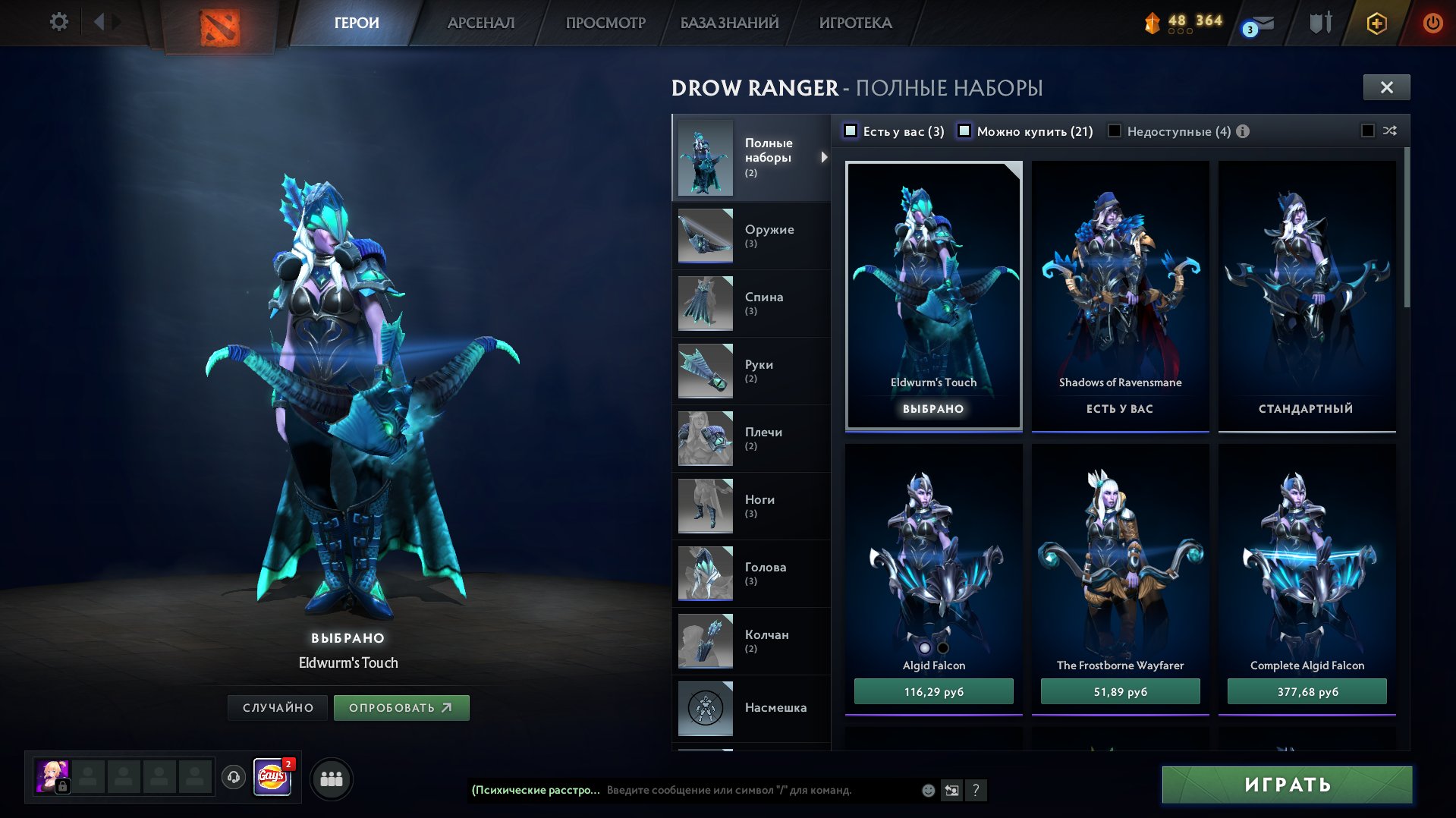Switch to the Арсенал tab
Image resolution: width=1456 pixels, height=818 pixels.
pyautogui.click(x=480, y=23)
